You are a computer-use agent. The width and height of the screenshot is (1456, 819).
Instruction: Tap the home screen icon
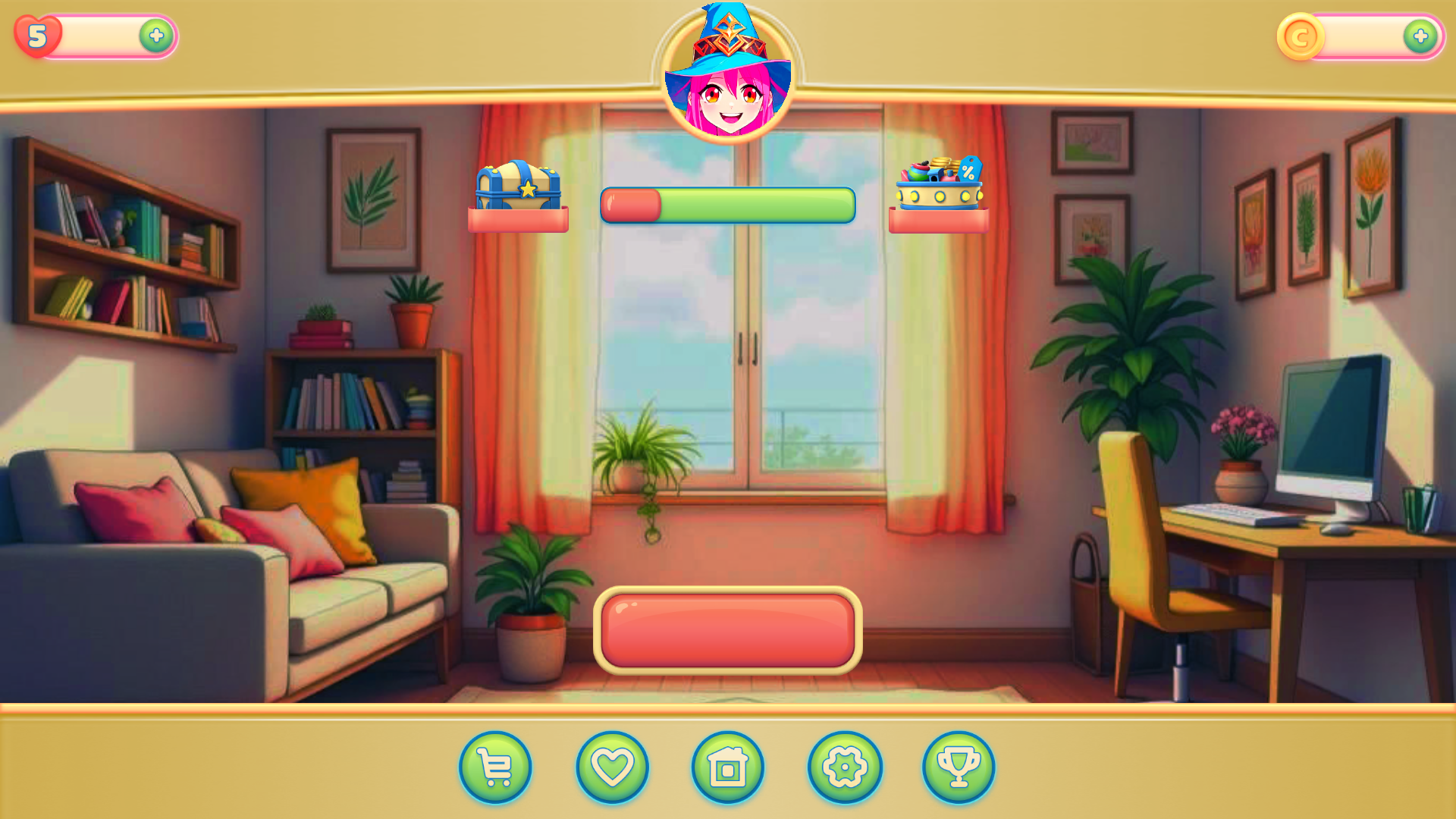point(726,767)
